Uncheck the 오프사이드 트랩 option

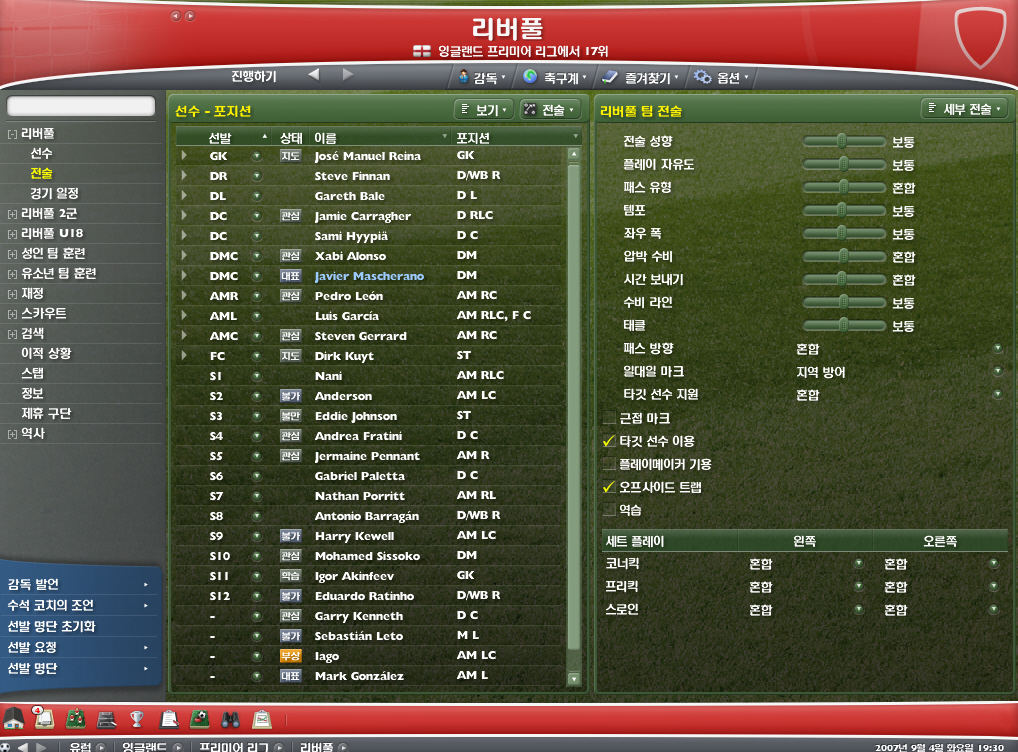pyautogui.click(x=609, y=488)
